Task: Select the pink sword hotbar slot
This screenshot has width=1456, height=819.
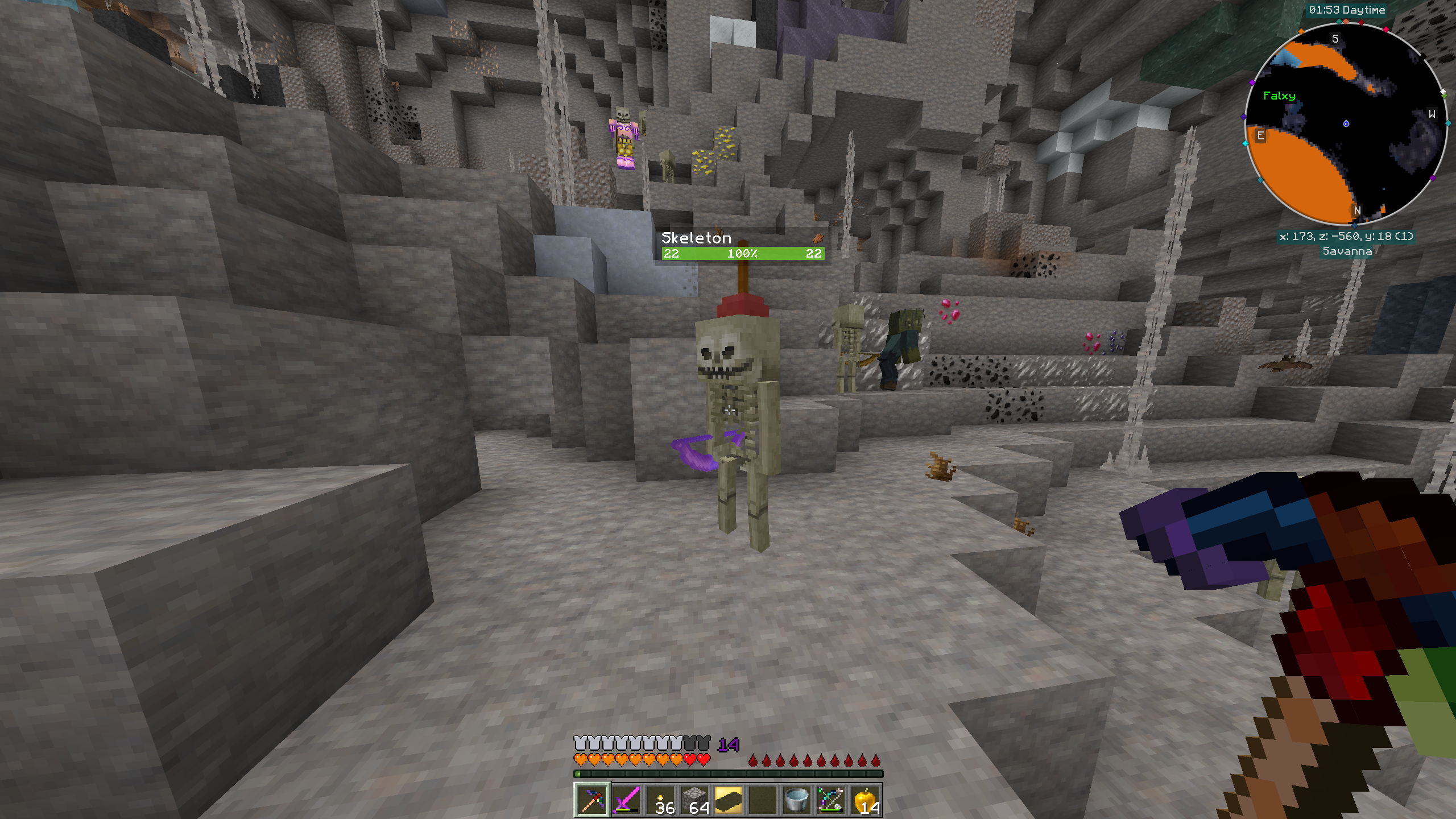Action: (626, 800)
